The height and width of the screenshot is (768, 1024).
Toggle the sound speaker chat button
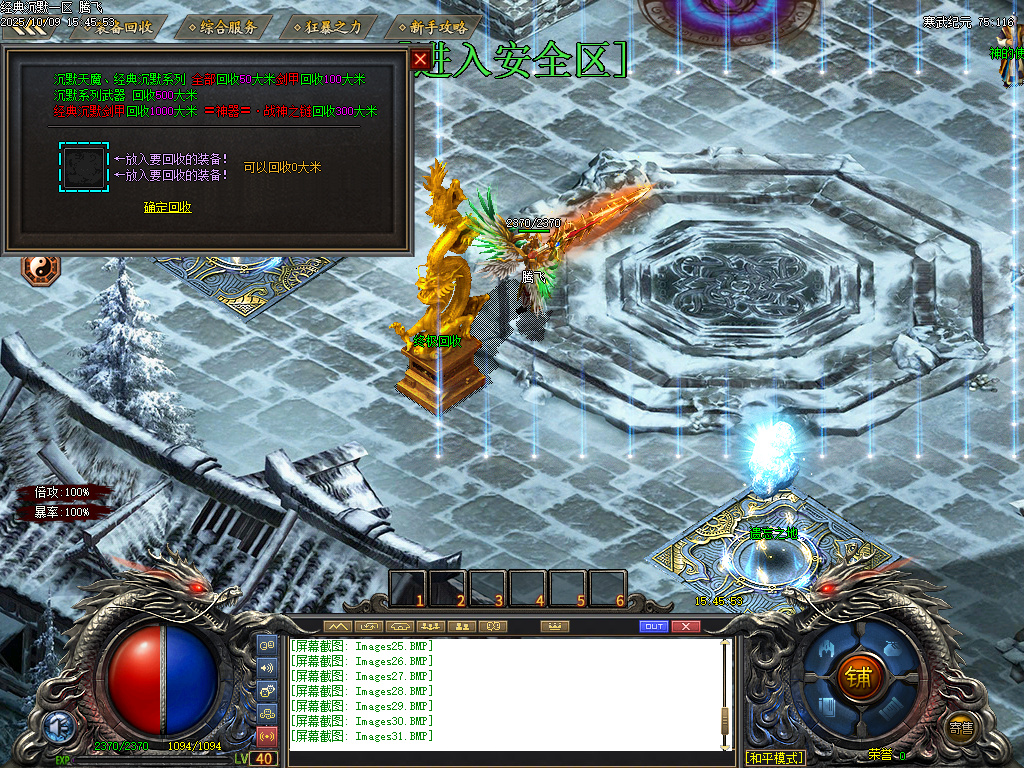pyautogui.click(x=267, y=667)
